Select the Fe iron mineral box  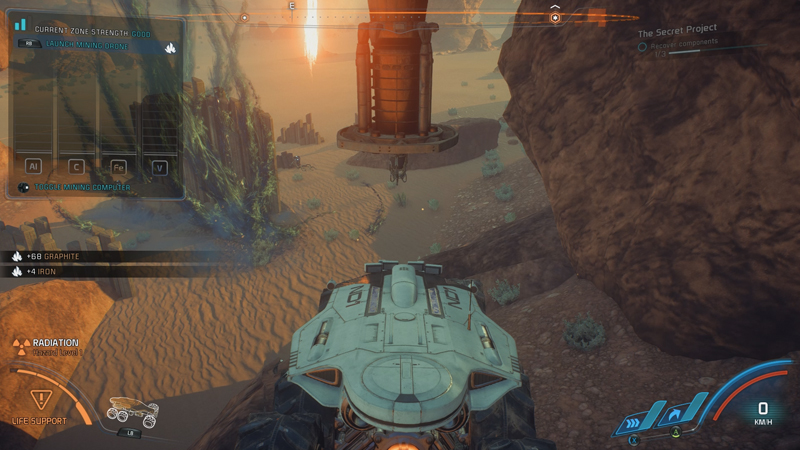tap(117, 167)
